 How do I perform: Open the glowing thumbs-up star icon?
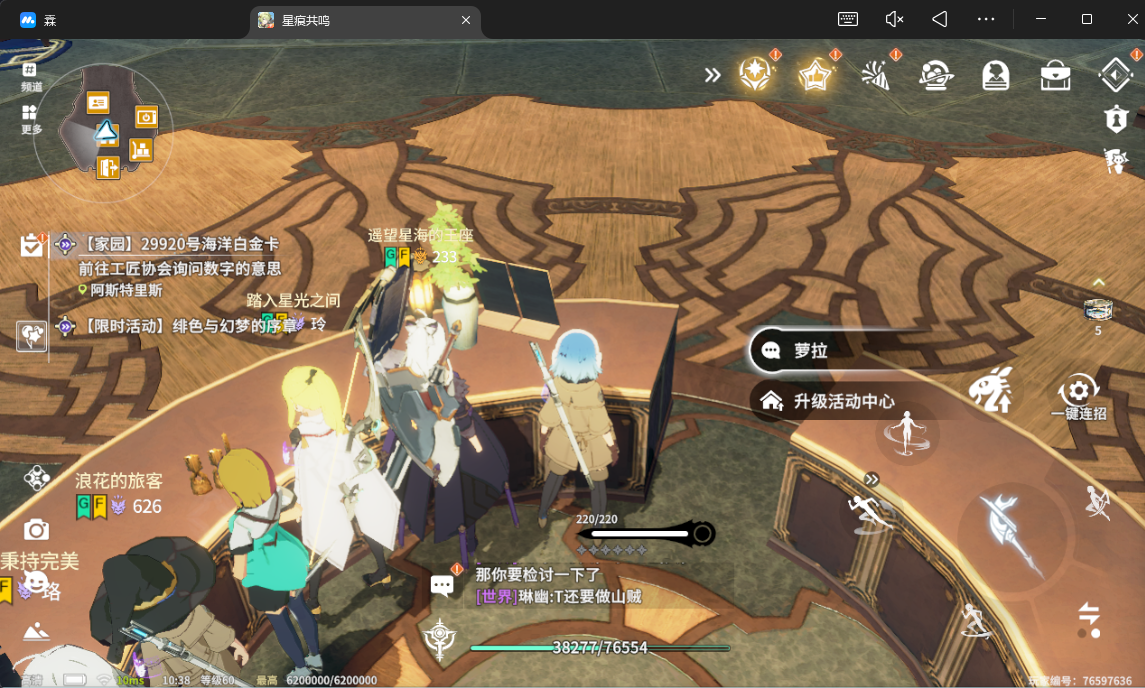pos(816,74)
